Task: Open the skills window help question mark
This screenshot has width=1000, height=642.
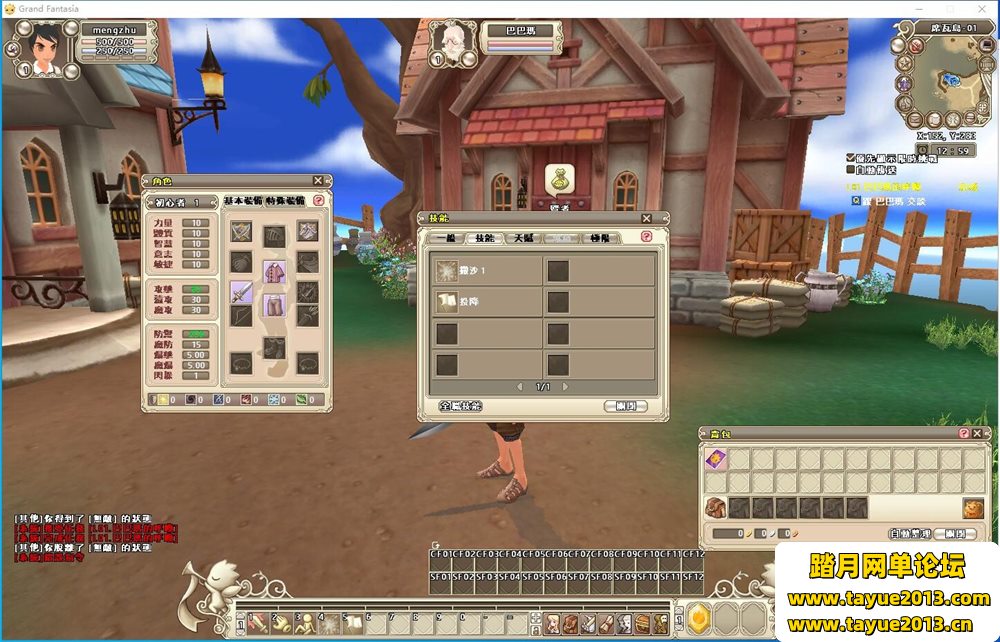Action: (646, 237)
